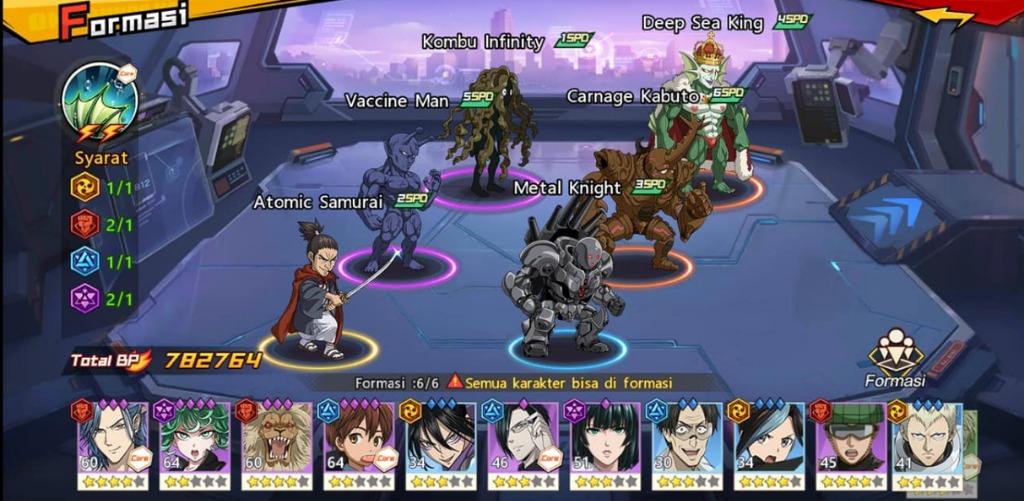
Task: Pick Carnage Kabuto in the formation
Action: click(x=650, y=205)
